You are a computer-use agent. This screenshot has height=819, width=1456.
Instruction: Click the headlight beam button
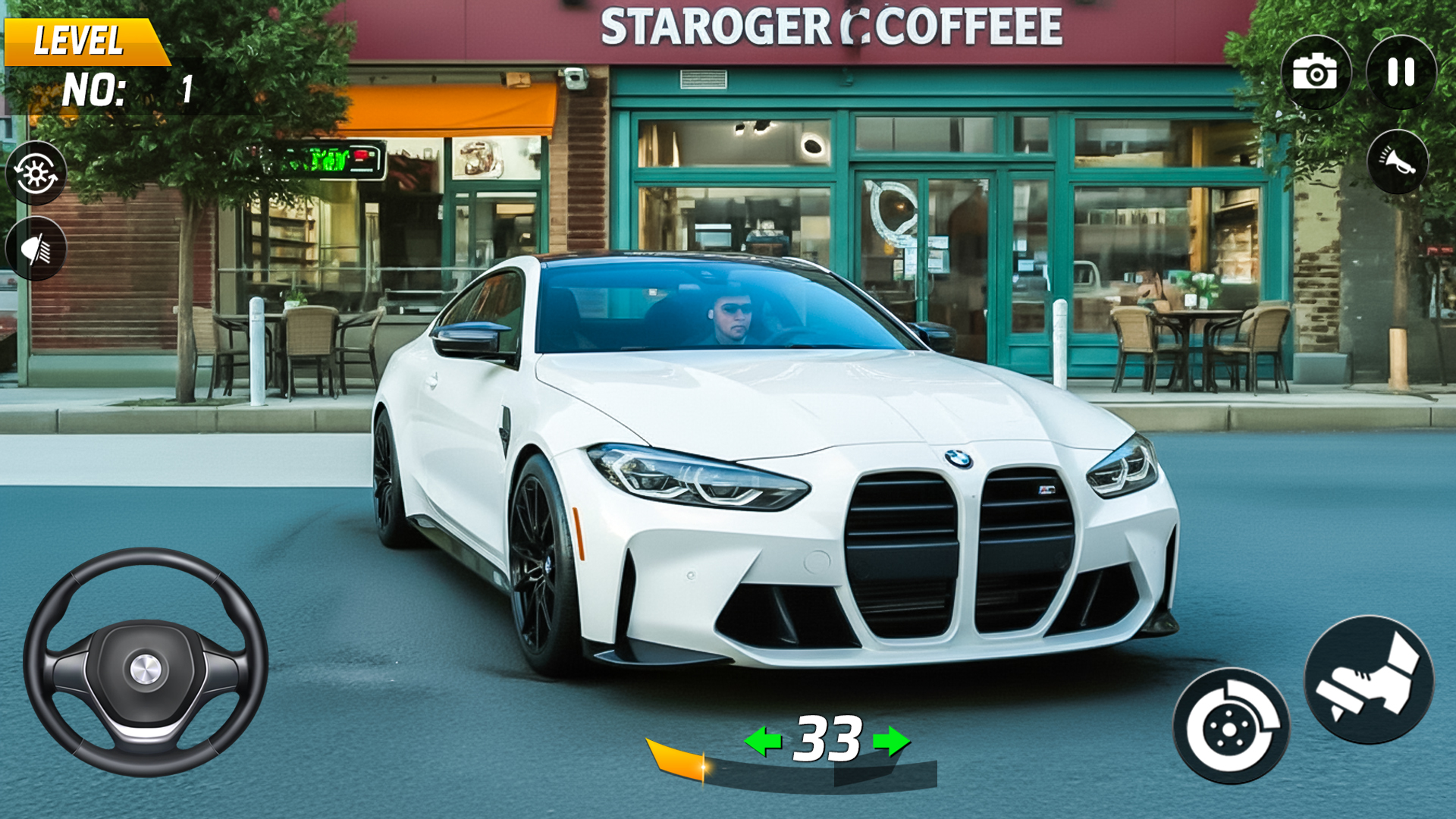point(35,245)
